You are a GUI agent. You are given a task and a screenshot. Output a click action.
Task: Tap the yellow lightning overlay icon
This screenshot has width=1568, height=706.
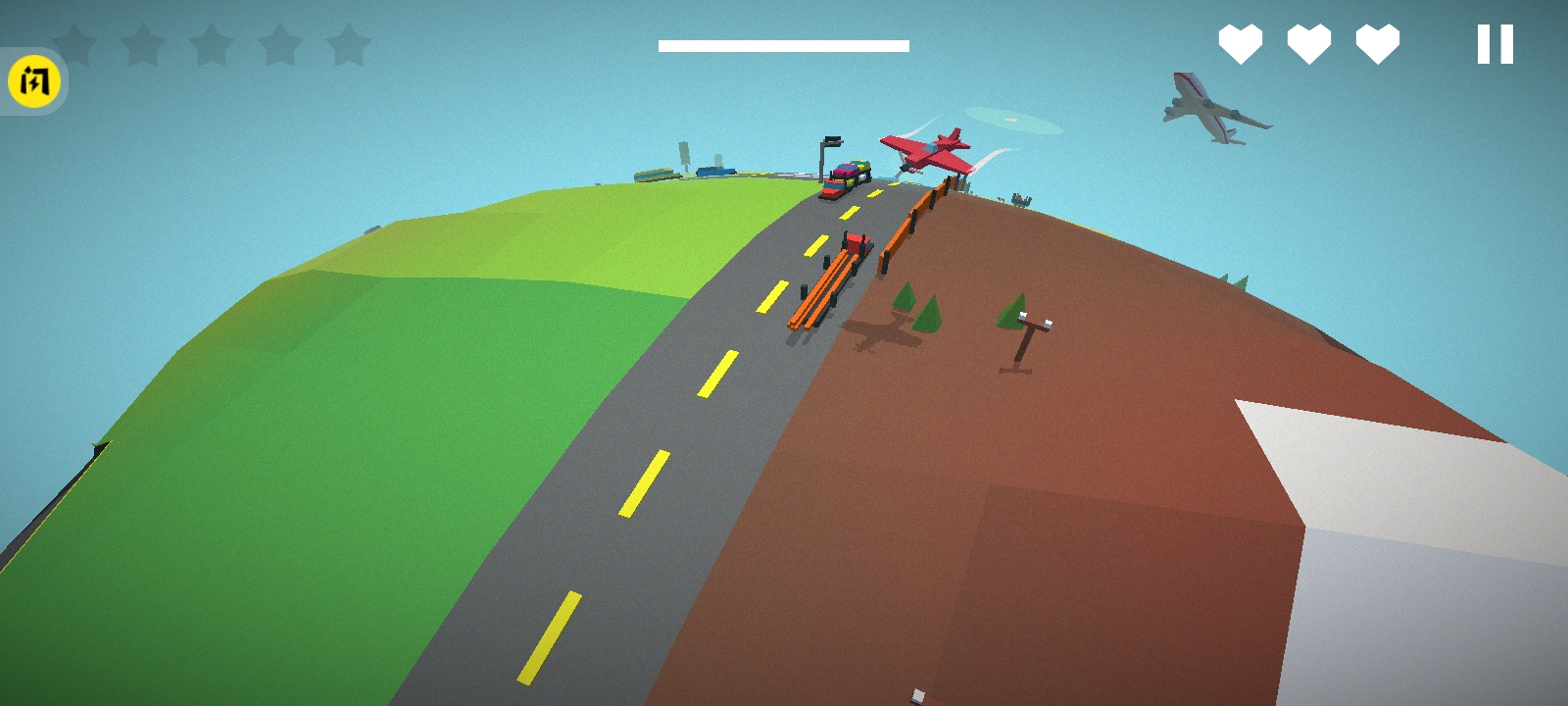point(34,81)
